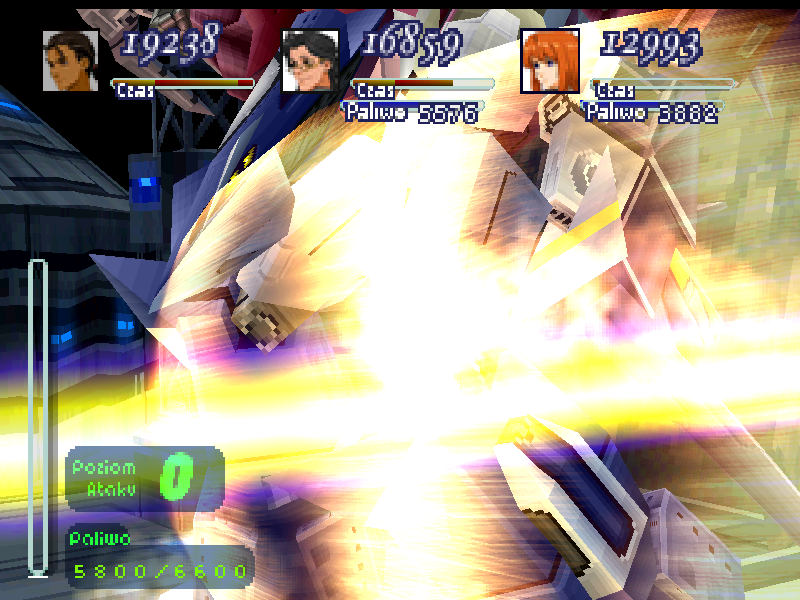Viewport: 800px width, 600px height.
Task: Select the orange-haired woman portrait
Action: point(550,61)
